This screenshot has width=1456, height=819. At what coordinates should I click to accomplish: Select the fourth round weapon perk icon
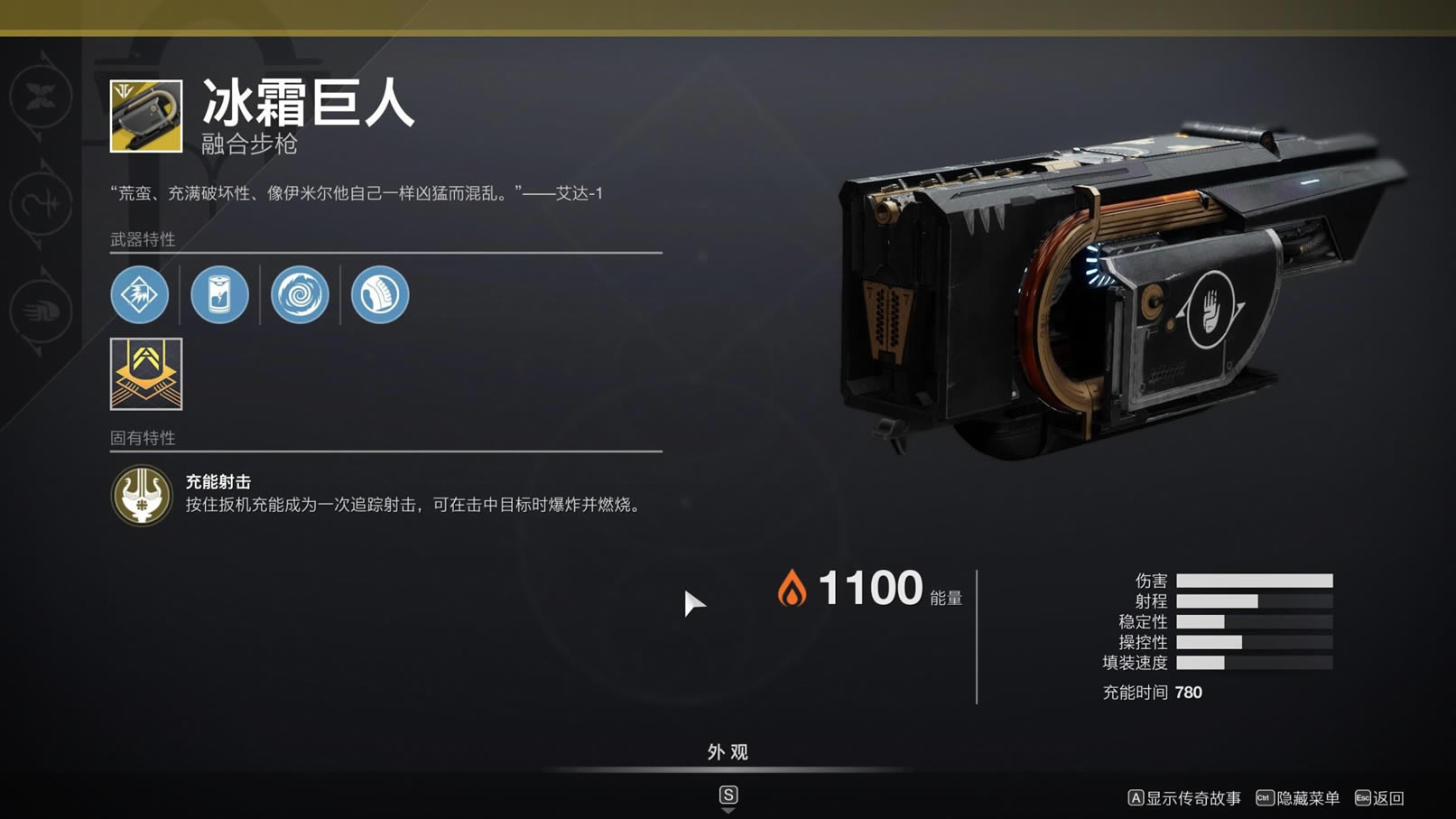tap(380, 294)
